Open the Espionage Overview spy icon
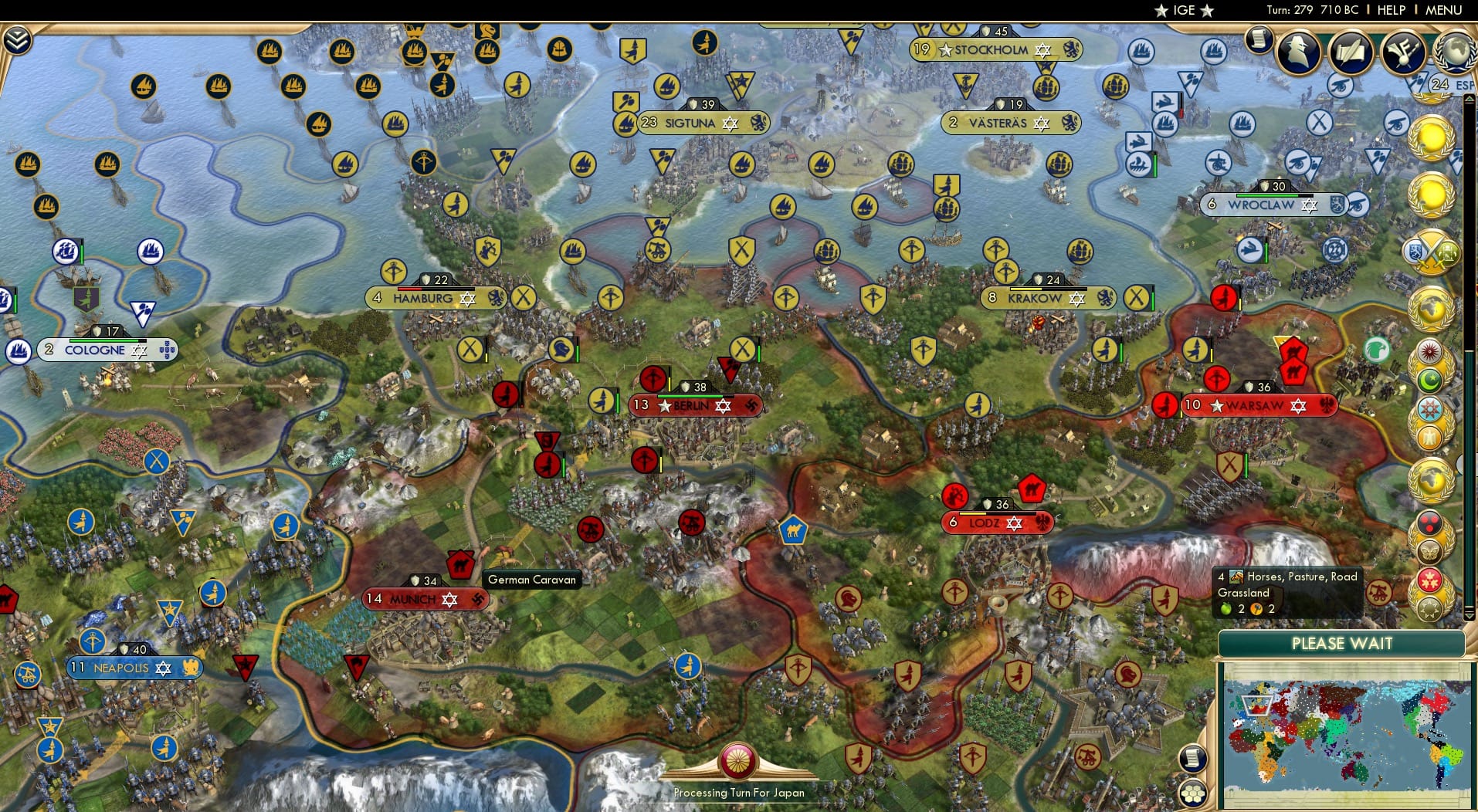This screenshot has width=1478, height=812. click(x=1297, y=50)
